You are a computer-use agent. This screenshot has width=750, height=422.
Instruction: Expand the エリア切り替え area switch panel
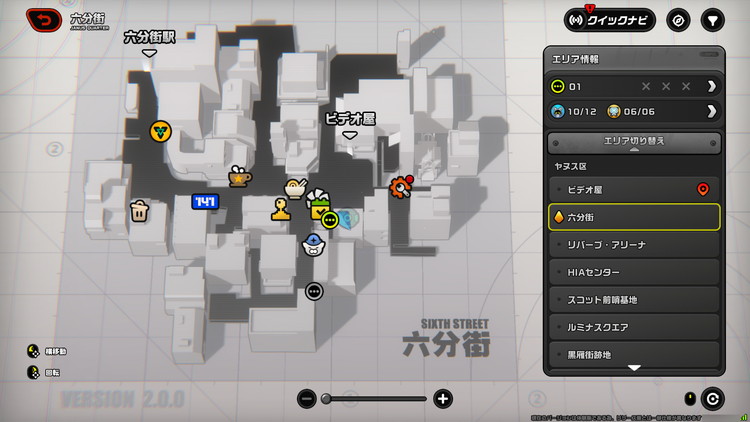(x=634, y=143)
